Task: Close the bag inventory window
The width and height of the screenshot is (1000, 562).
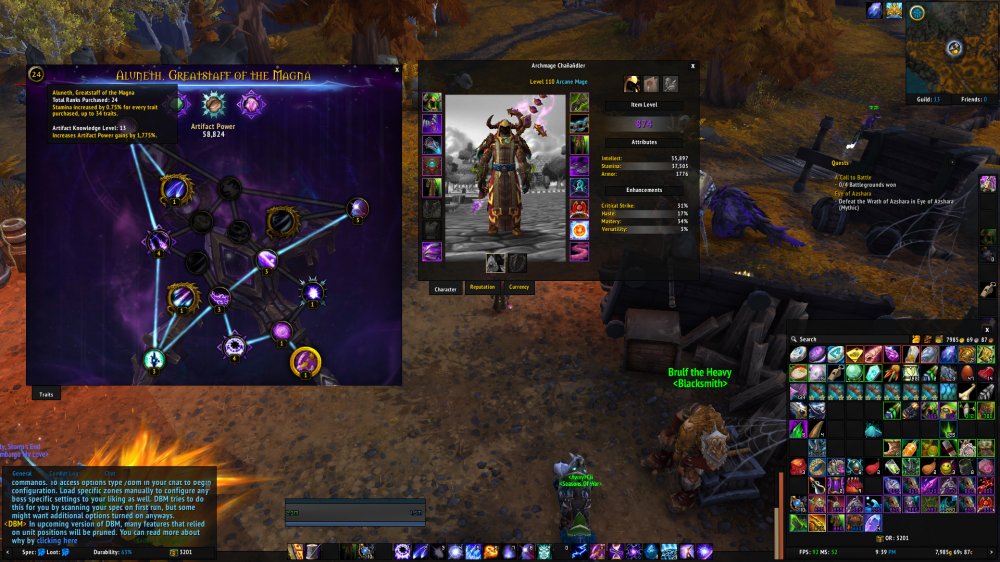Action: 987,329
